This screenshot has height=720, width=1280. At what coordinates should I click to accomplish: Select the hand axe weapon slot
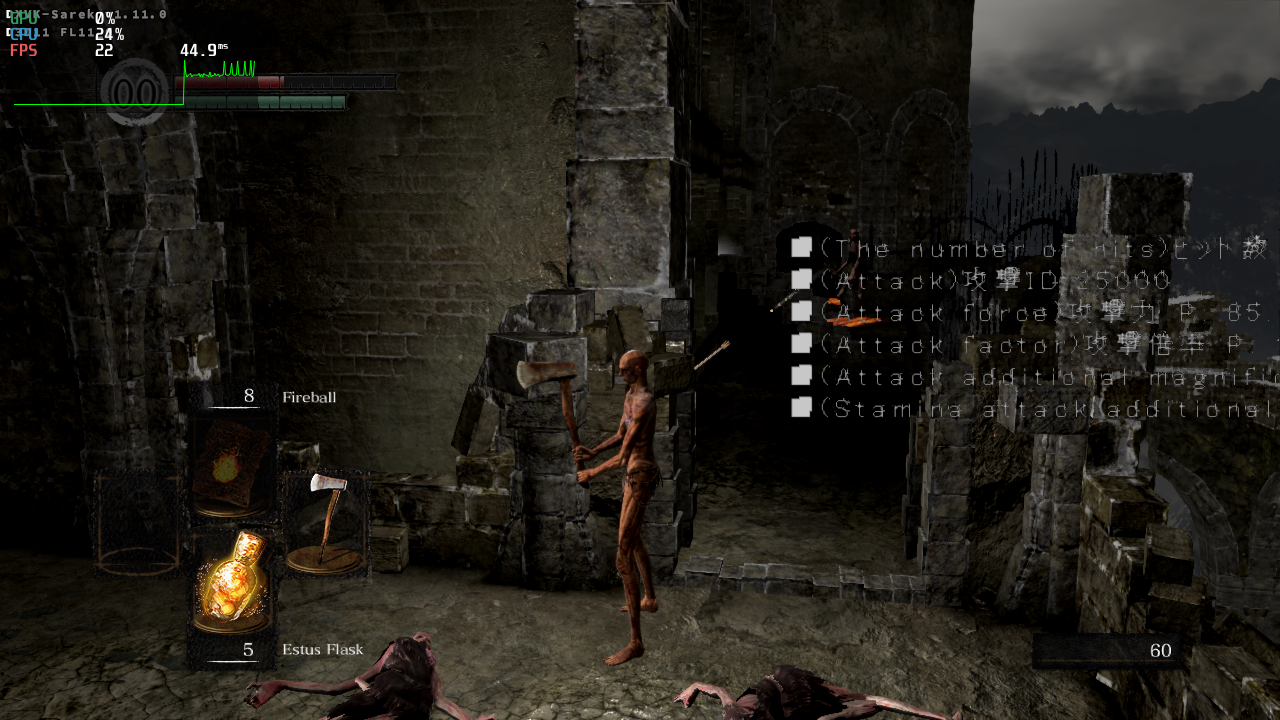pyautogui.click(x=325, y=524)
